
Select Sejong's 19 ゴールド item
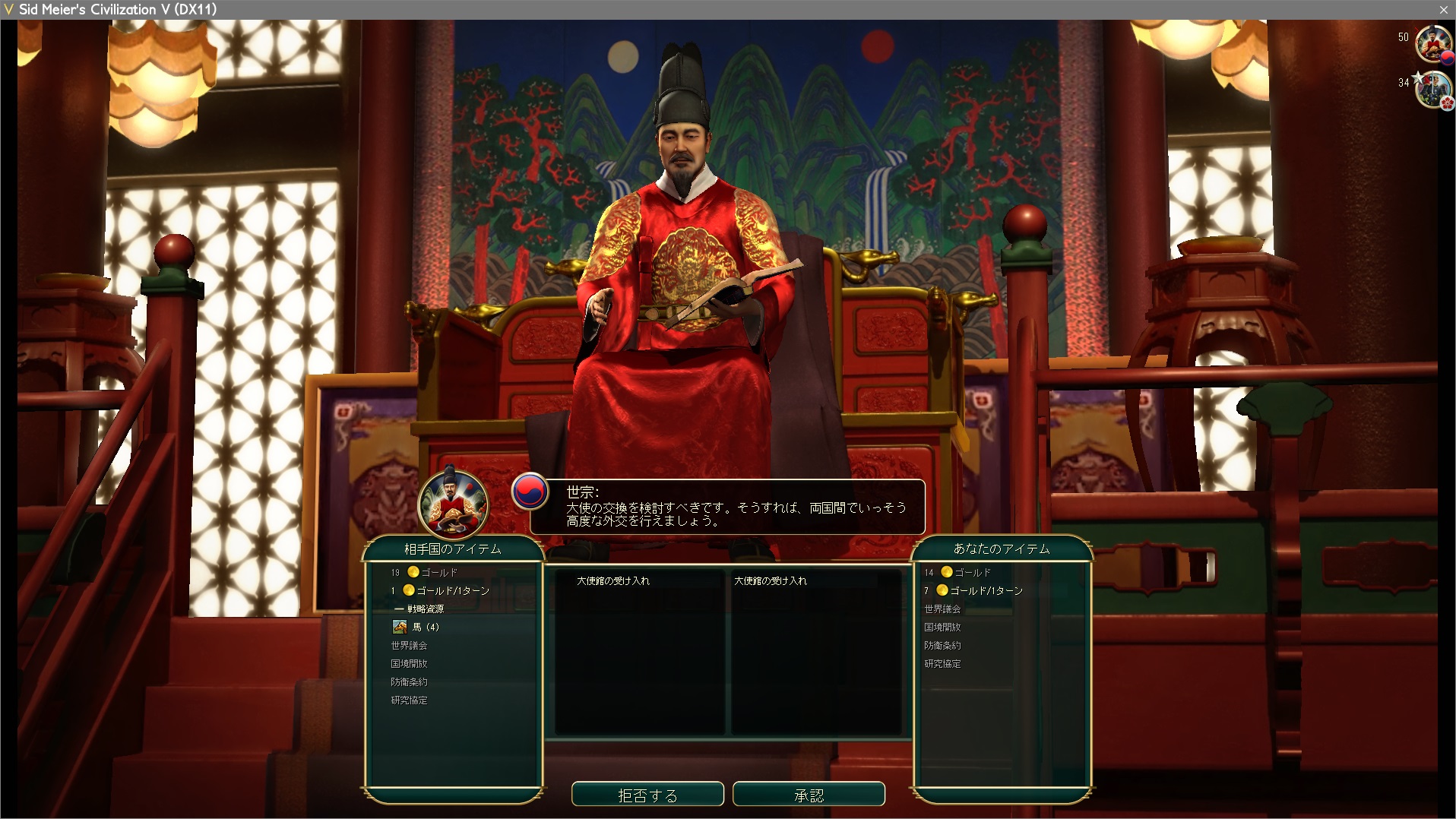pos(439,572)
